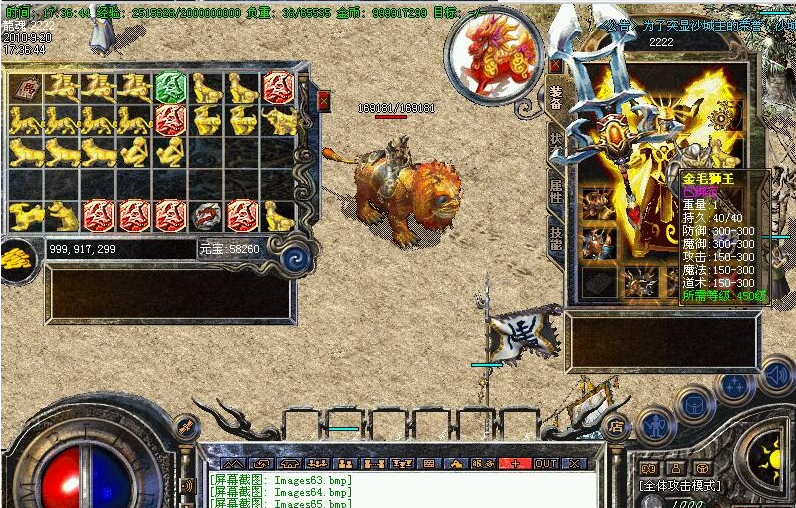Click the red plus button on toolbar
Viewport: 796px width, 508px height.
pos(515,464)
